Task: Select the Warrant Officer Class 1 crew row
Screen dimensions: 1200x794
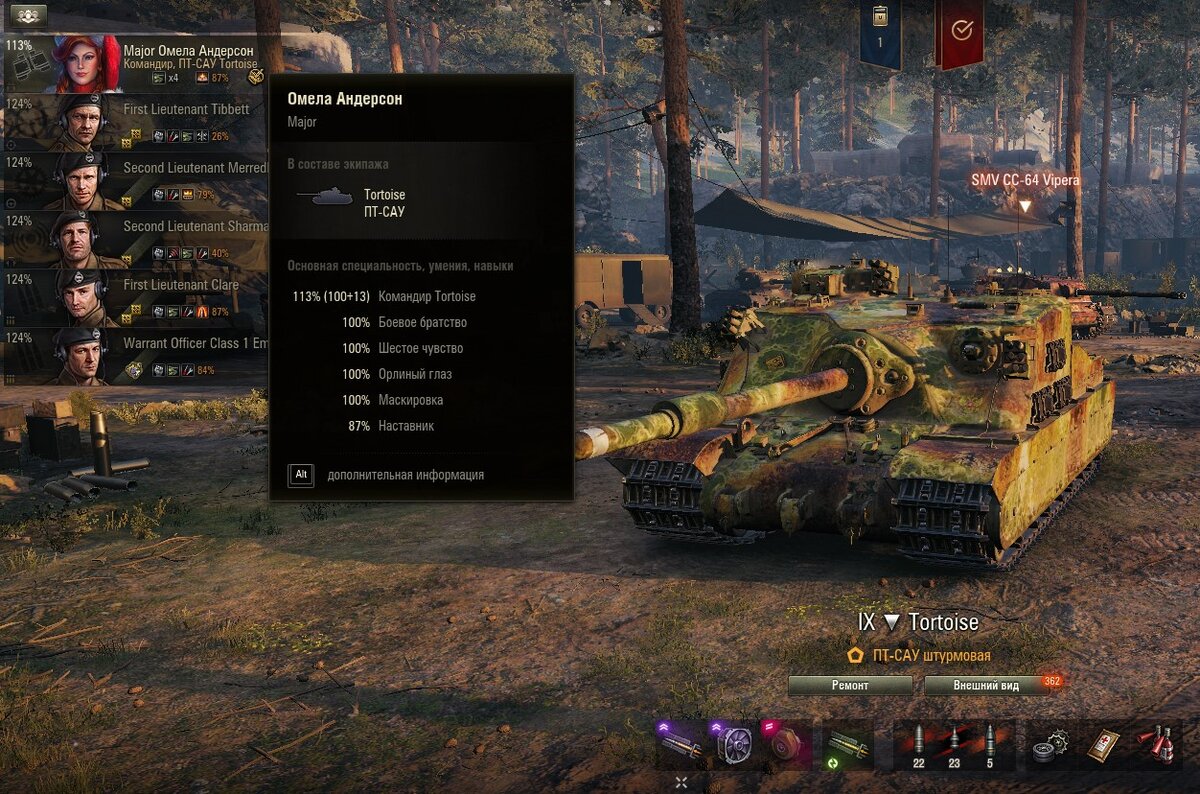Action: point(135,357)
